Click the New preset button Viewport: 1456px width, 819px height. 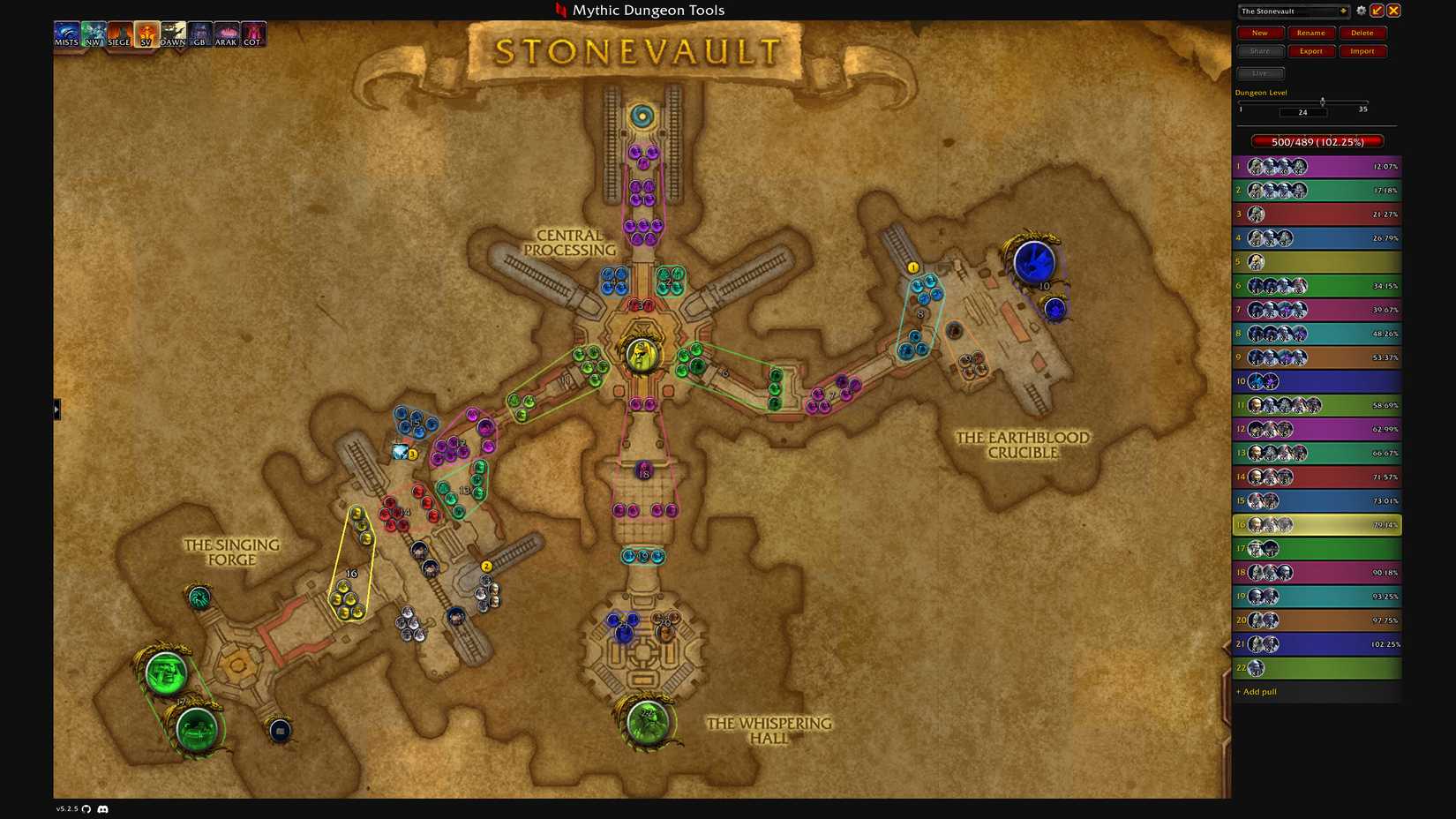[1259, 32]
